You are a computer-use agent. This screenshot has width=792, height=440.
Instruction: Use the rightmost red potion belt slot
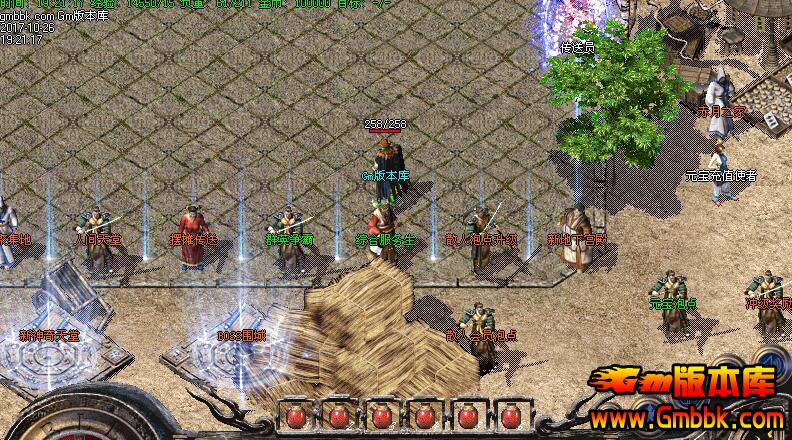point(510,416)
